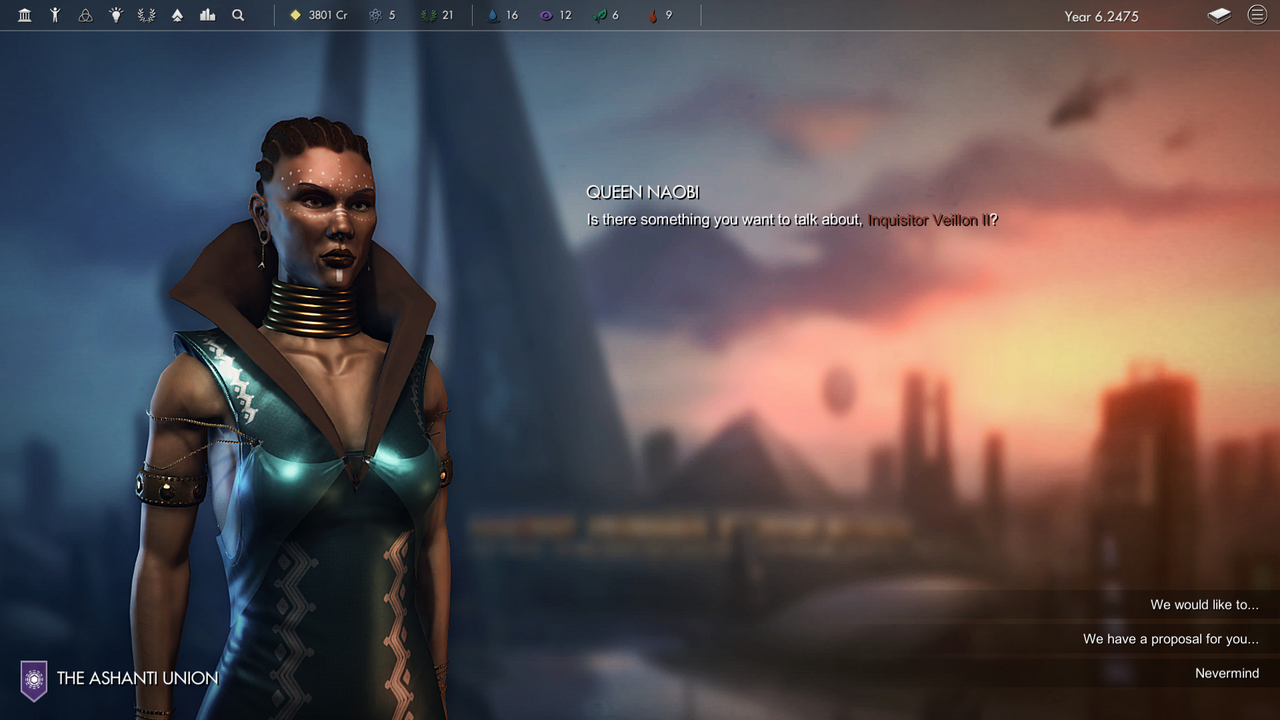Open the empire overview temple icon
Image resolution: width=1280 pixels, height=720 pixels.
click(24, 15)
